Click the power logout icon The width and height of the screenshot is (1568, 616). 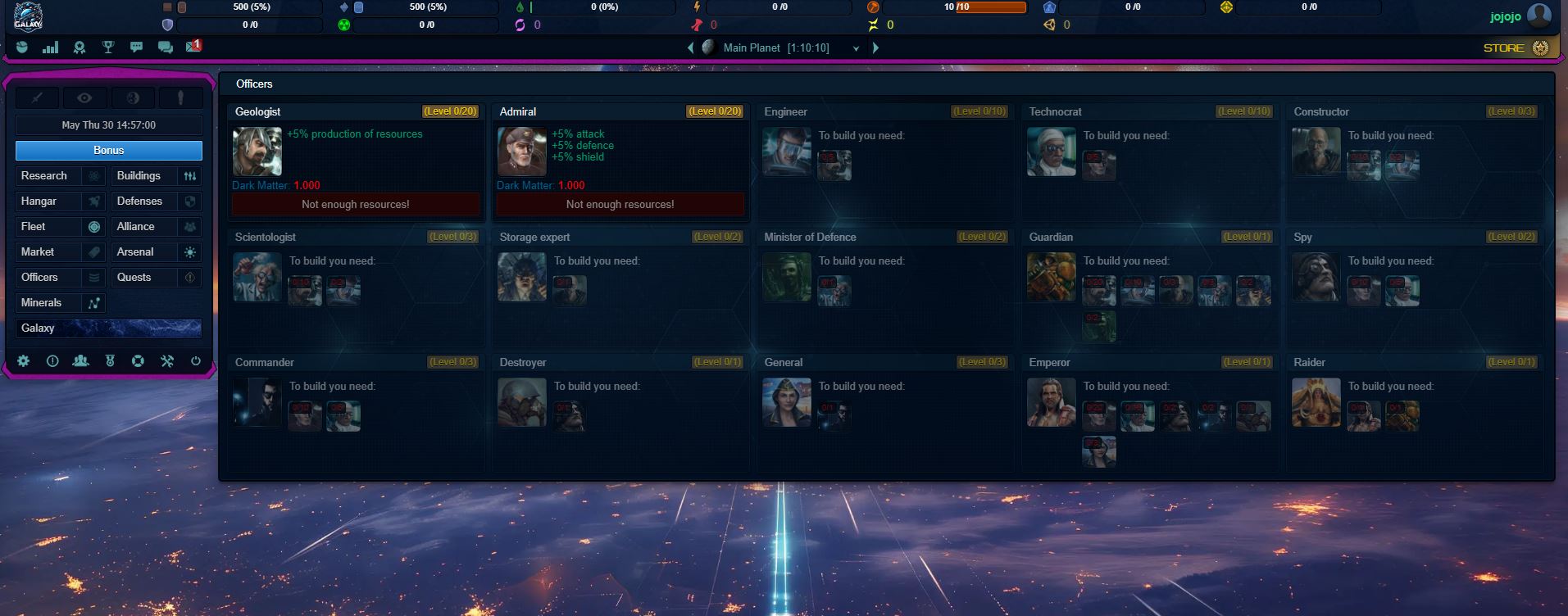click(x=195, y=361)
